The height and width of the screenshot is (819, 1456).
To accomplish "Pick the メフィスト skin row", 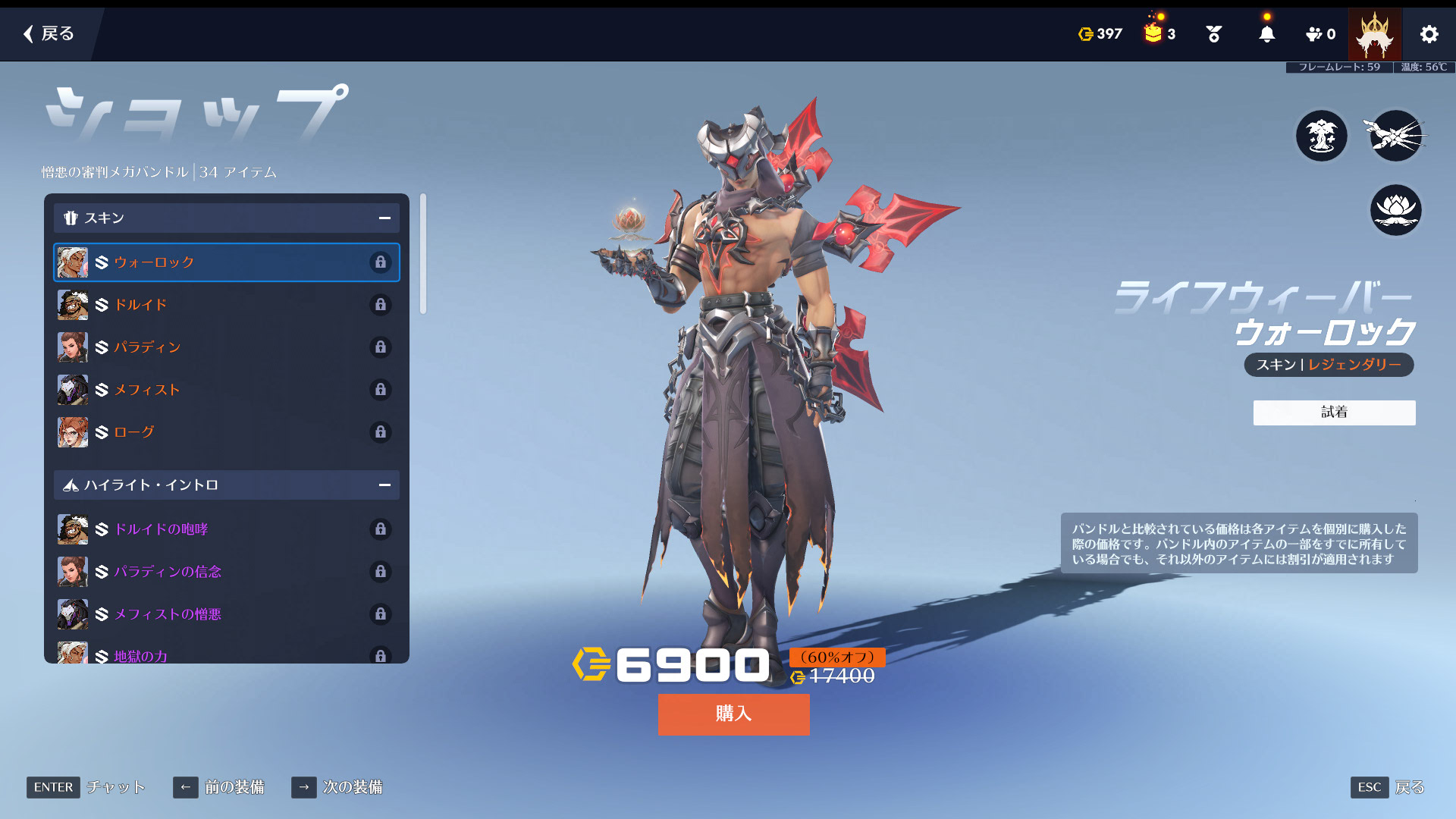I will tap(226, 390).
